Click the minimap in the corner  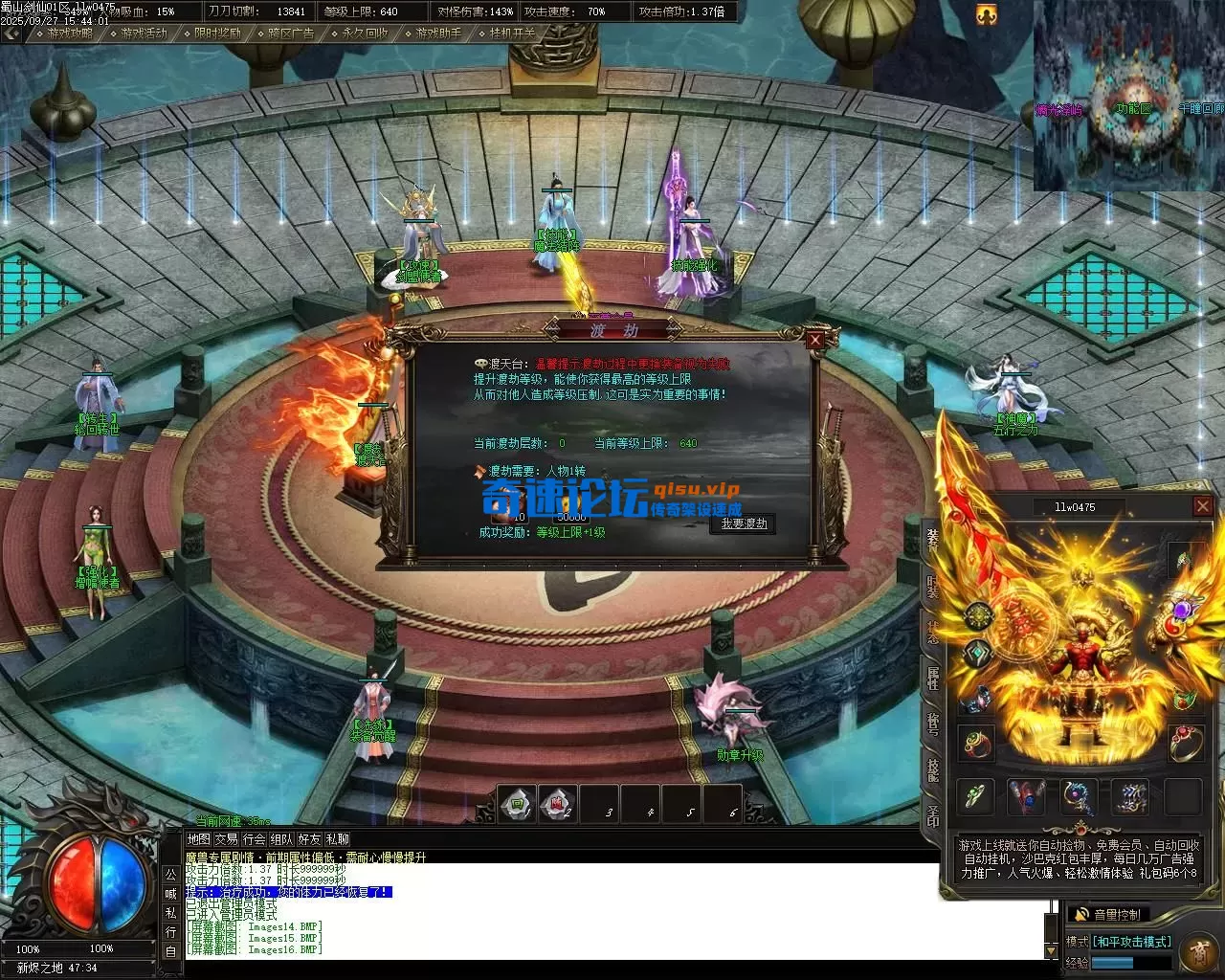(1128, 96)
